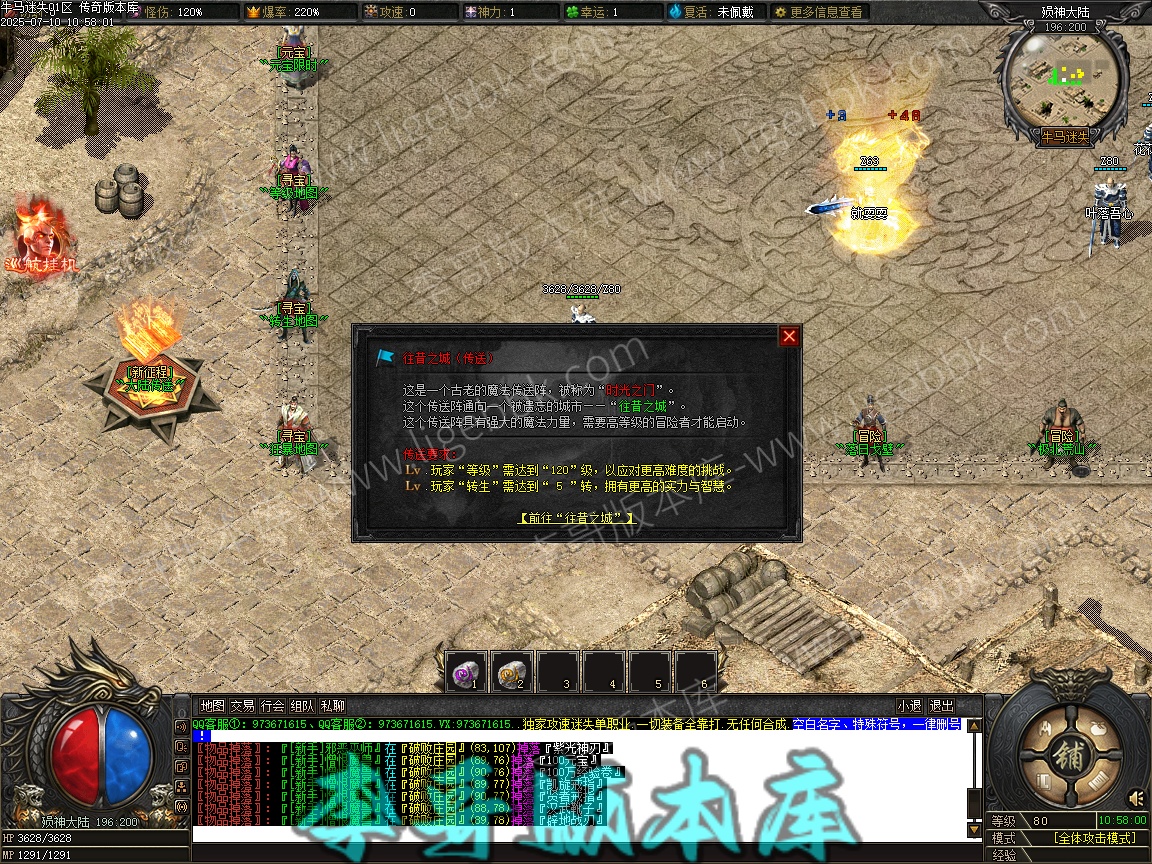The width and height of the screenshot is (1152, 864).
Task: Click the 牛马迷失 button under minimap
Action: 1065,137
